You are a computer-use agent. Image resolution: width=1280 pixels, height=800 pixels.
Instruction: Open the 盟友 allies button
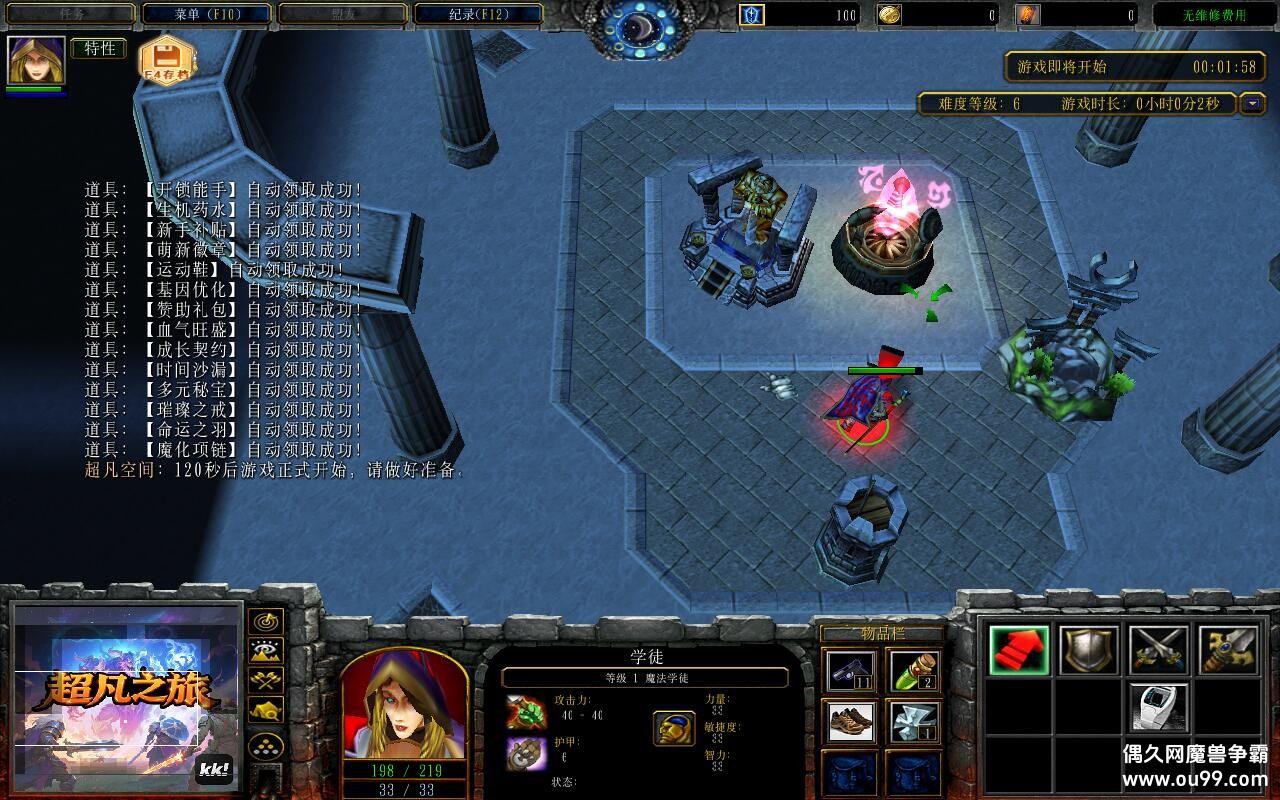[342, 14]
